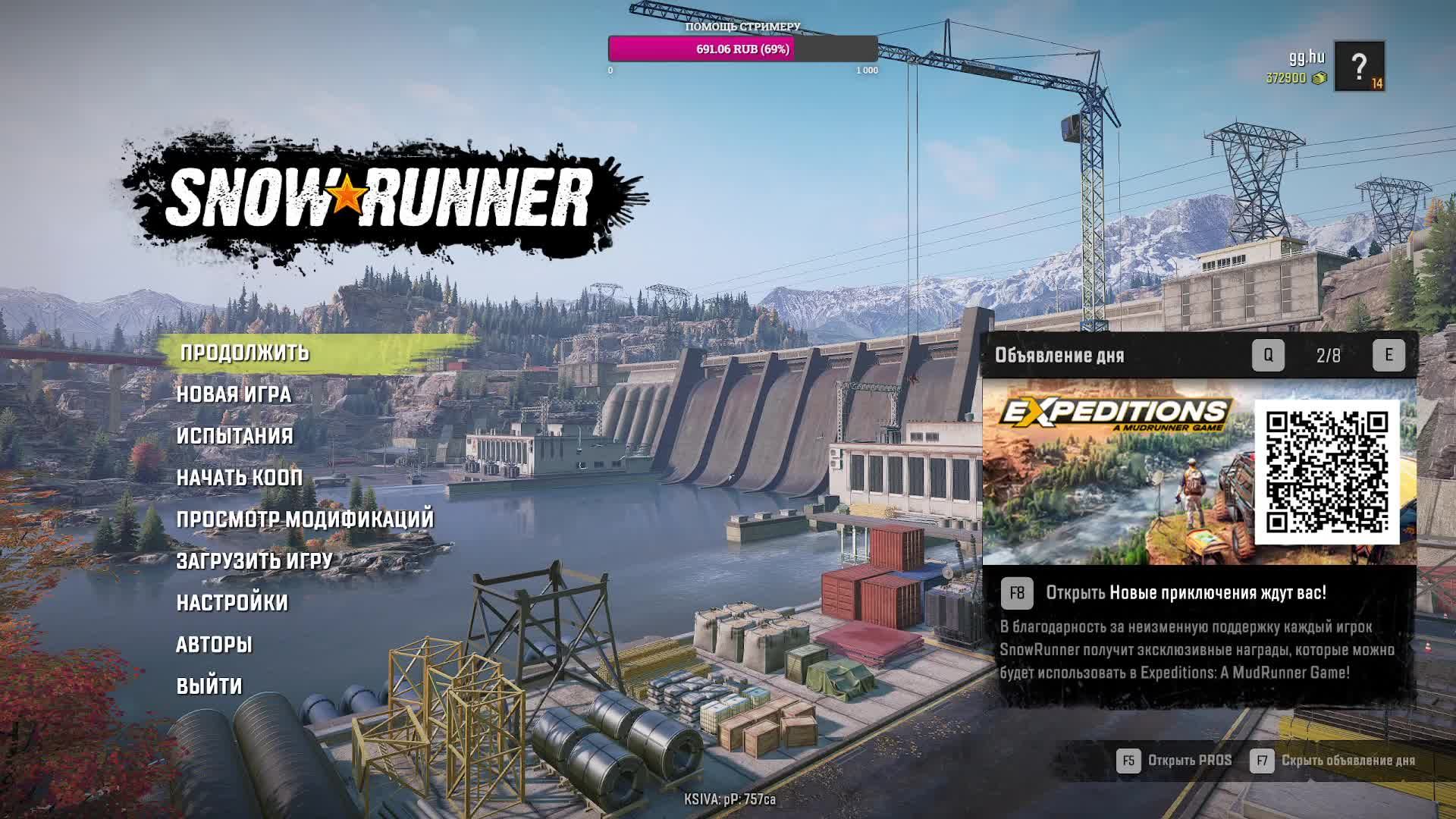
Task: Open ПРОСМОТР МОДИФИКАЦИЙ mod browser
Action: click(305, 519)
